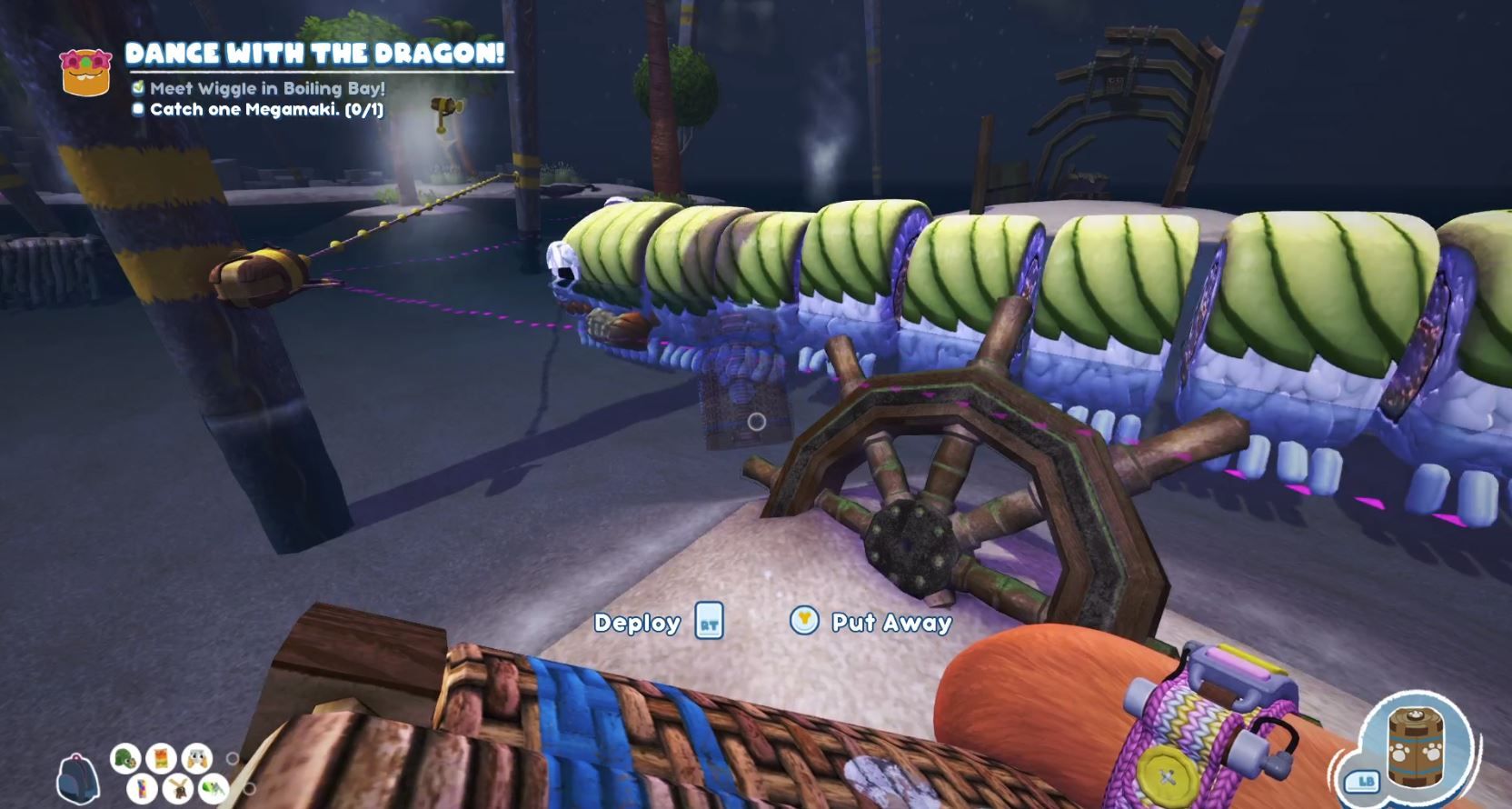This screenshot has width=1512, height=809.
Task: Click the empty circular slot beside the tool icons
Action: tap(233, 757)
